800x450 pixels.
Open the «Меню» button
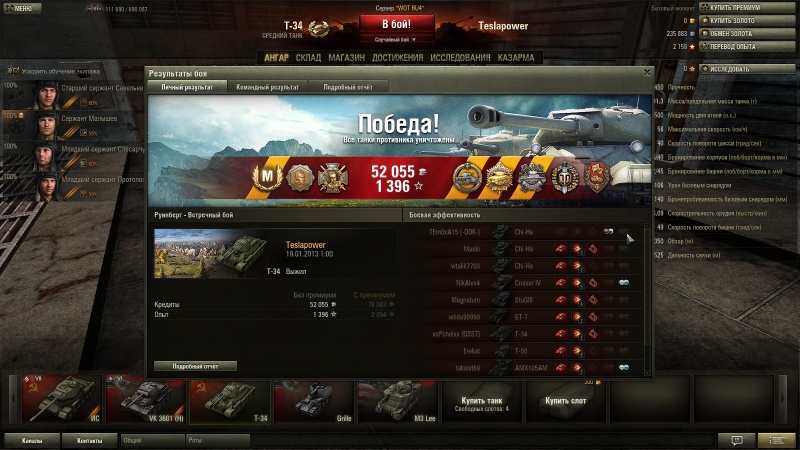[20, 7]
